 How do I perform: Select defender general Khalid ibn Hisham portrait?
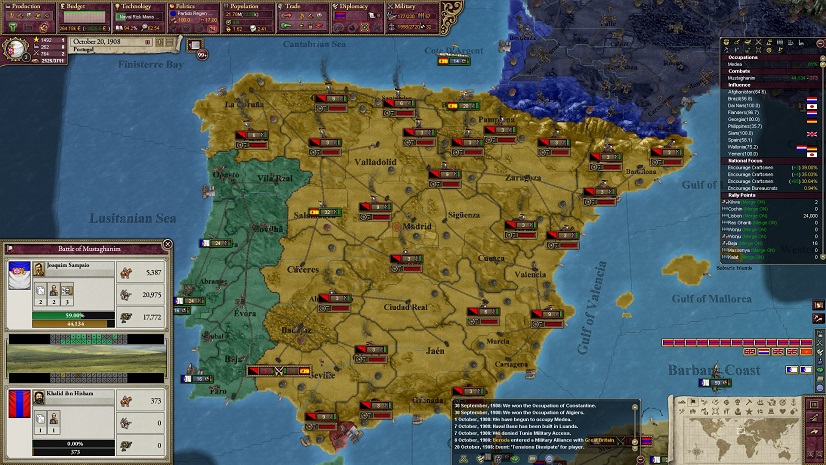[20, 410]
